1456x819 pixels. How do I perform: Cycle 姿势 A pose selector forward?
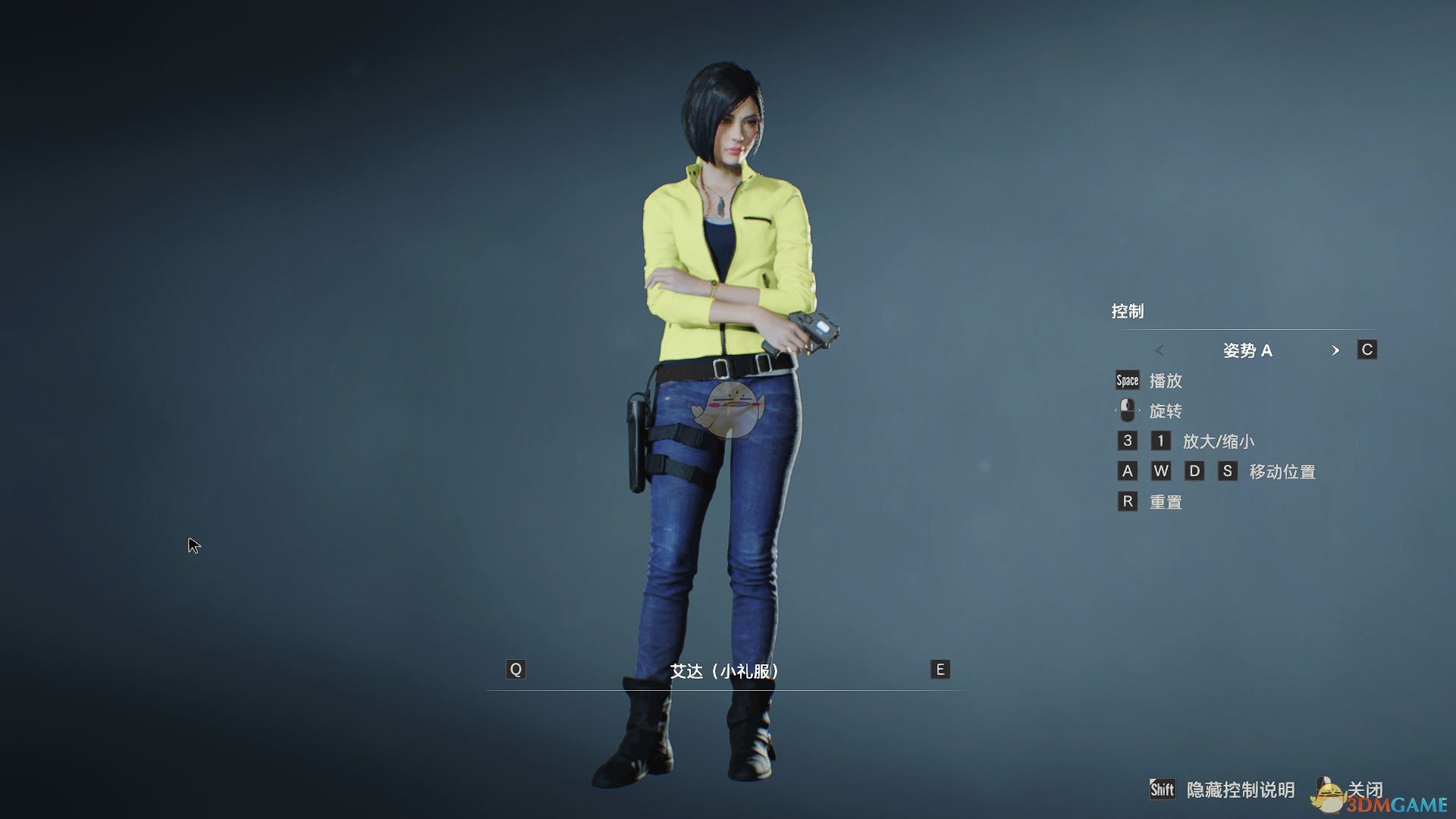[1247, 350]
